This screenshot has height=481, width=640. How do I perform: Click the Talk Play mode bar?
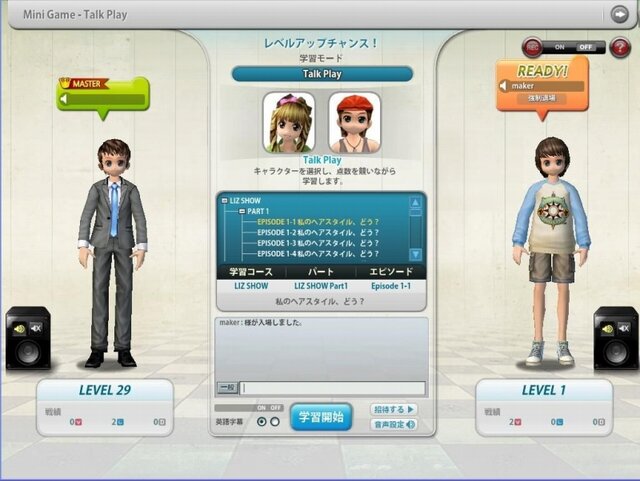(x=322, y=74)
